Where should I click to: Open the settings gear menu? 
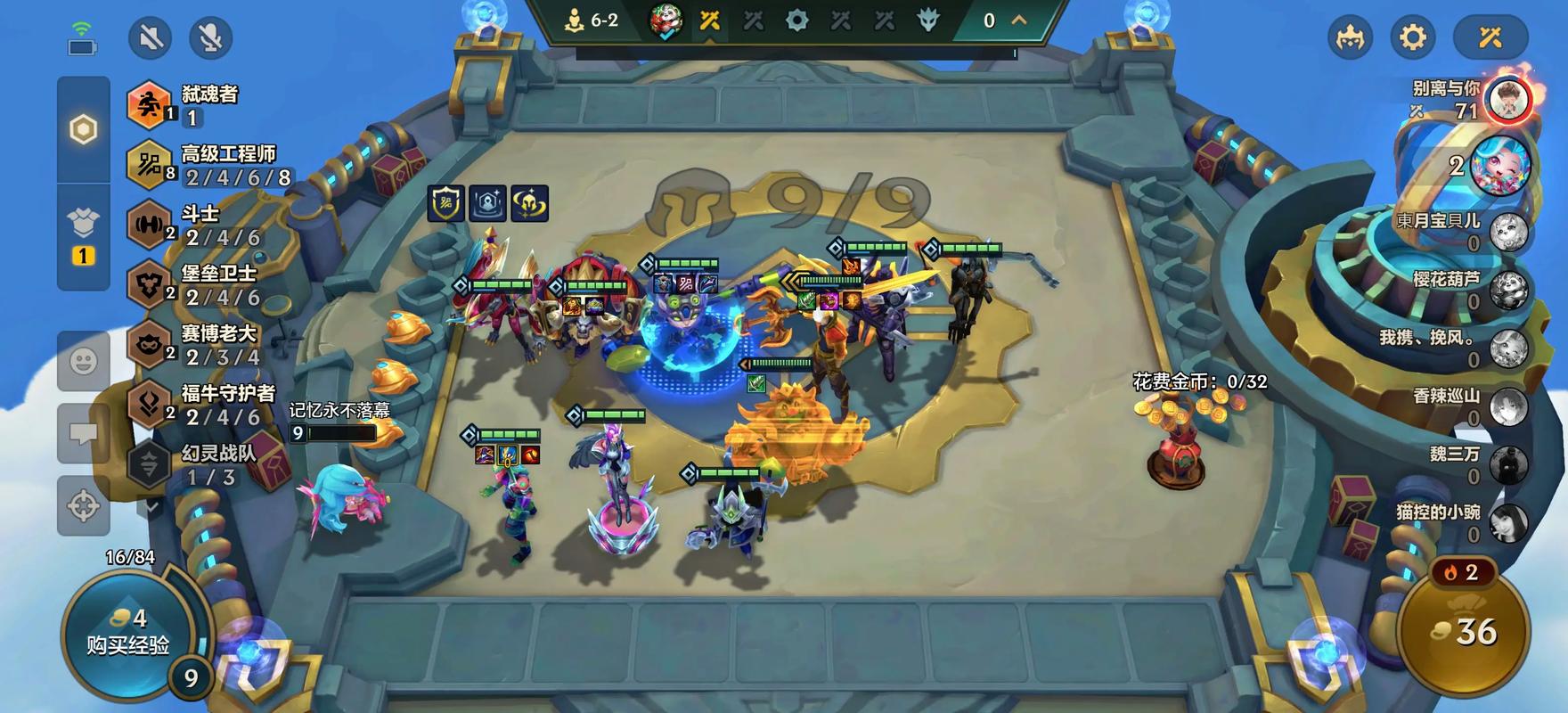tap(1413, 37)
